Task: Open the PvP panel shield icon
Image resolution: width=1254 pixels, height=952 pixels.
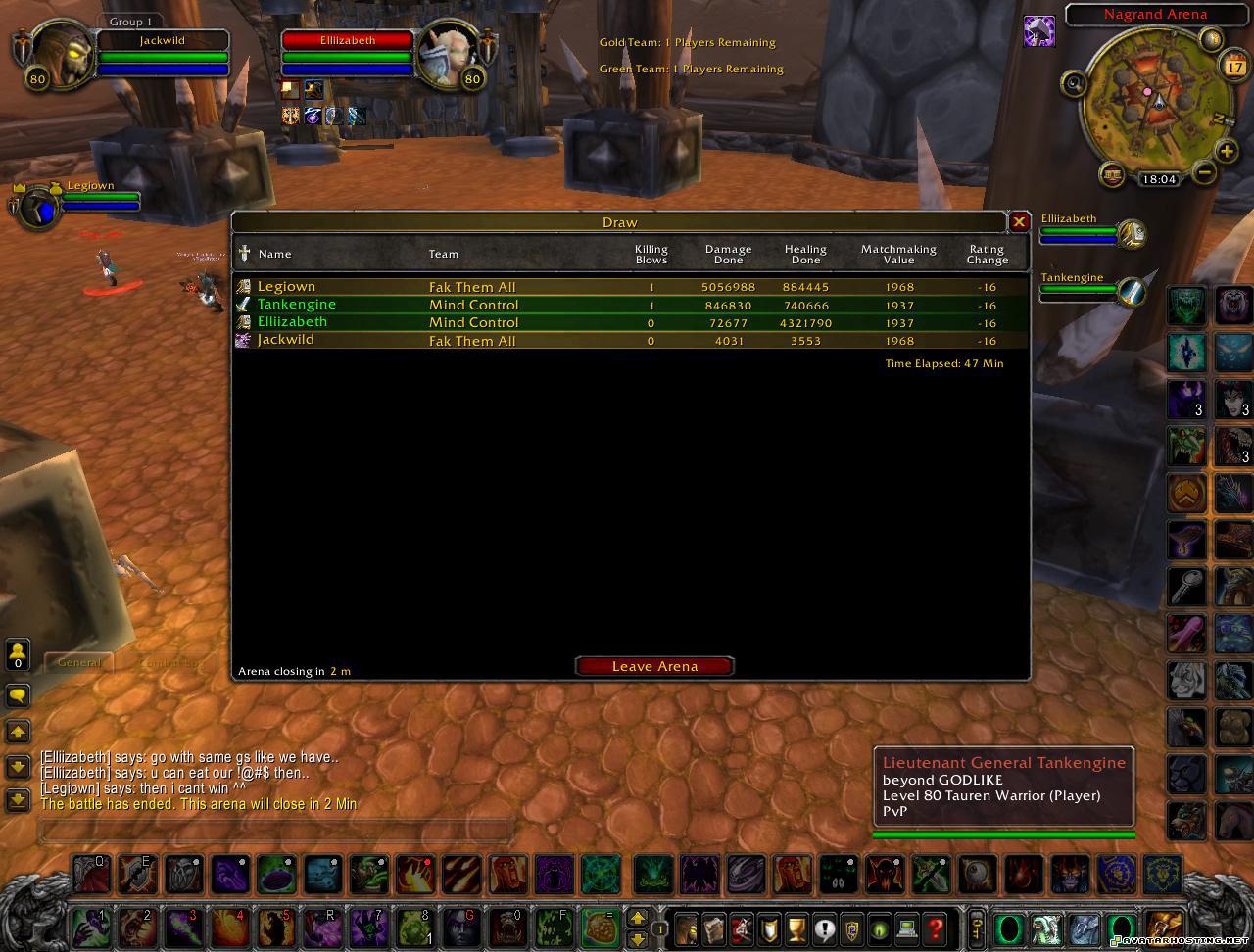Action: tap(851, 928)
